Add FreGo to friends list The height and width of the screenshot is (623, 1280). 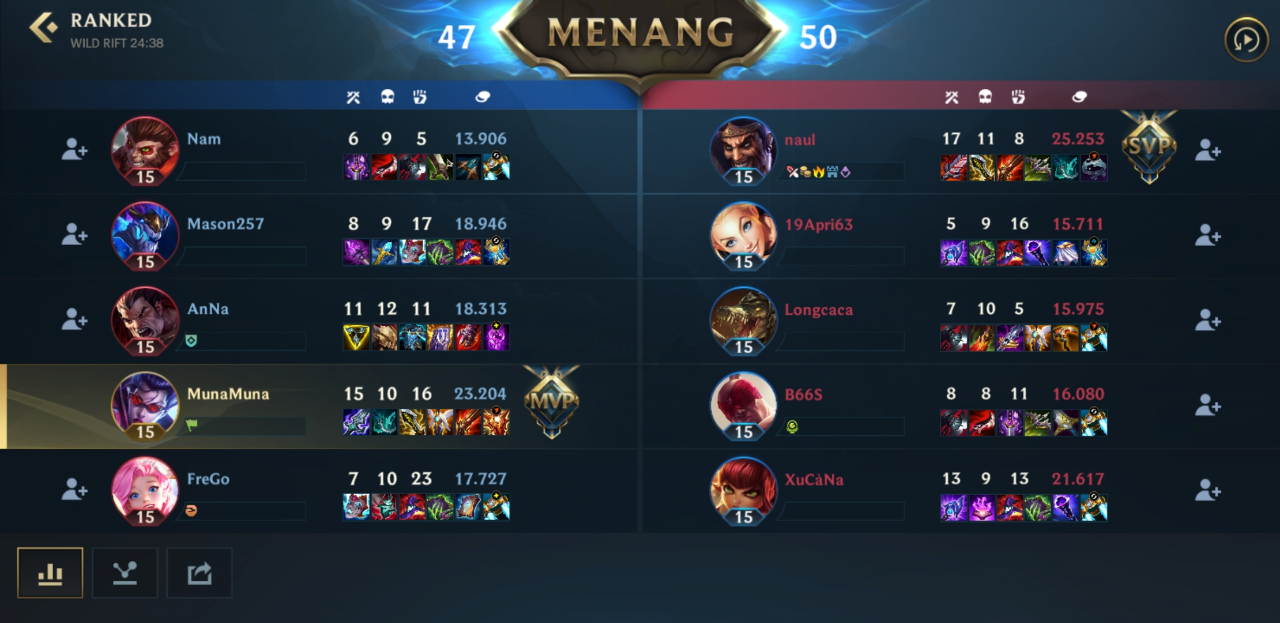coord(75,489)
